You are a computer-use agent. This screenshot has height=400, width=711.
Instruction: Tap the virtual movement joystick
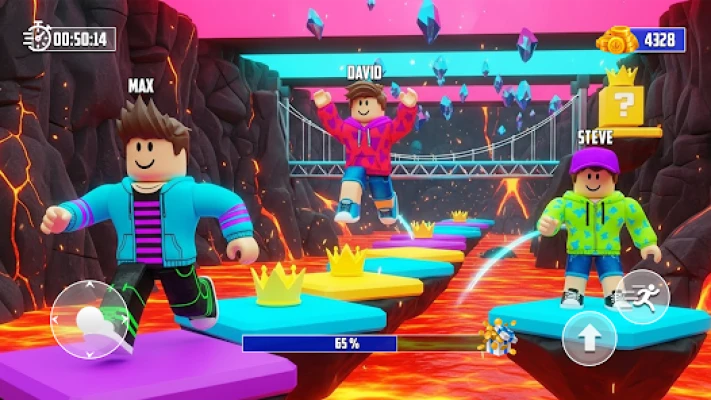pyautogui.click(x=89, y=319)
